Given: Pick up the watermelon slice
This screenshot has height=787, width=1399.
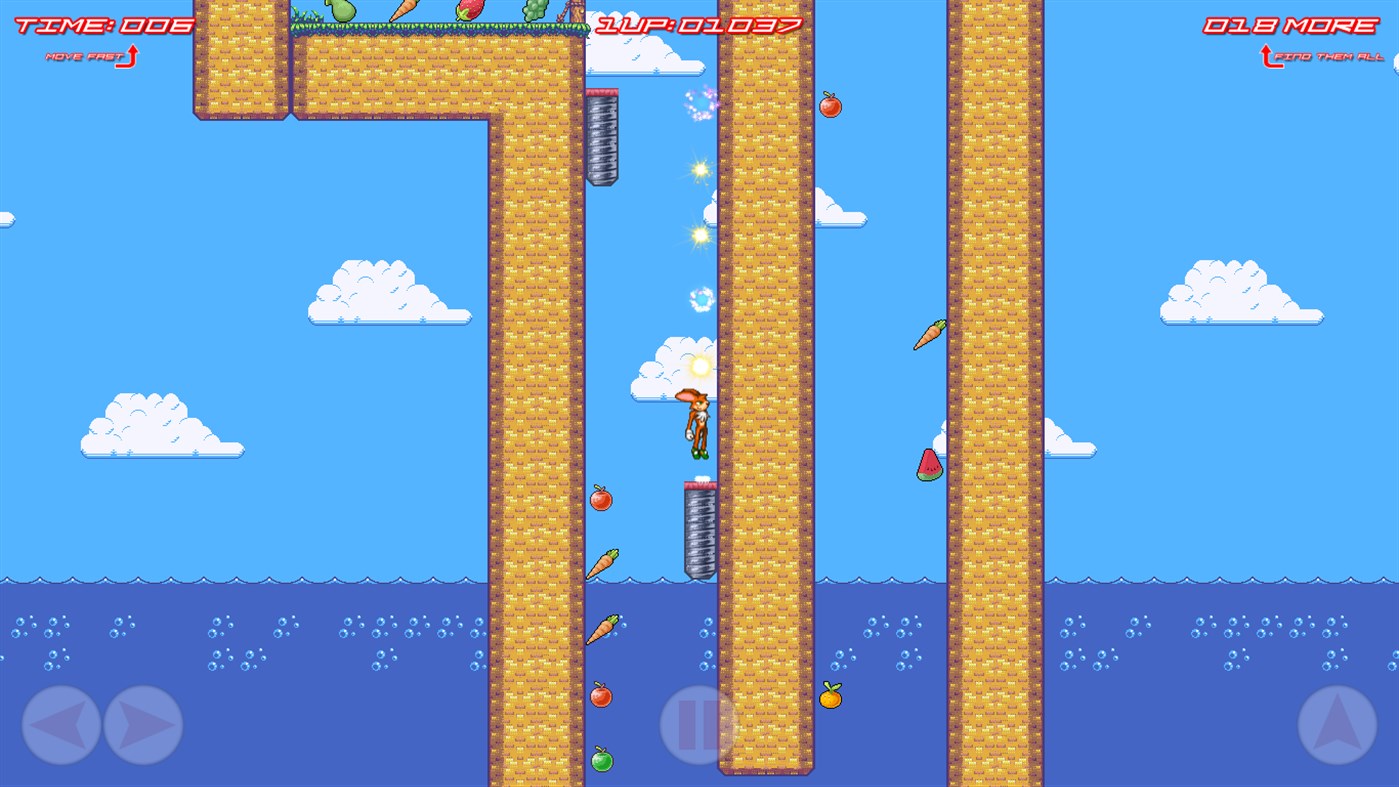Looking at the screenshot, I should click(928, 465).
